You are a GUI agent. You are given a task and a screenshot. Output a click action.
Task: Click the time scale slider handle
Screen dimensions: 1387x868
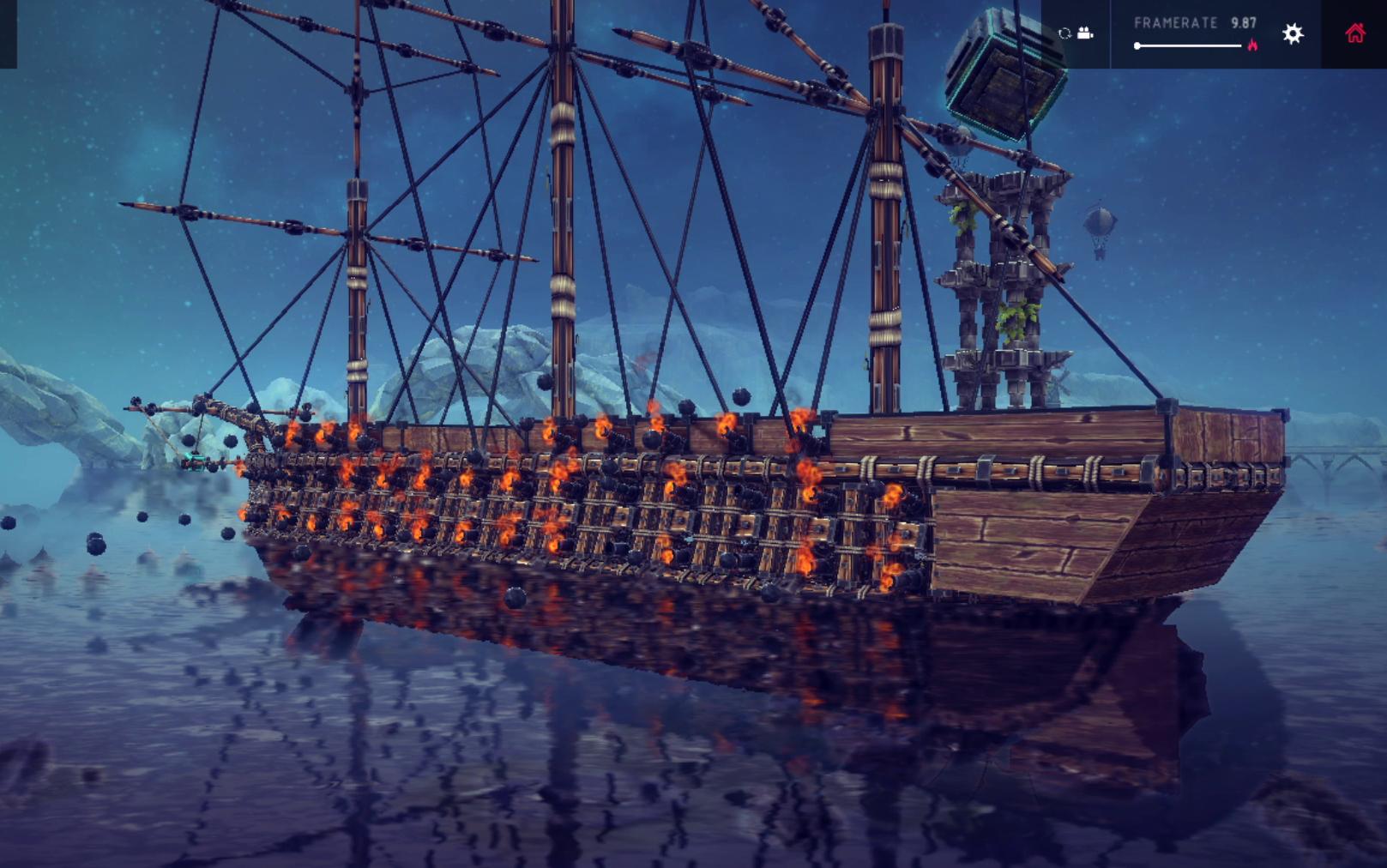pos(1137,45)
